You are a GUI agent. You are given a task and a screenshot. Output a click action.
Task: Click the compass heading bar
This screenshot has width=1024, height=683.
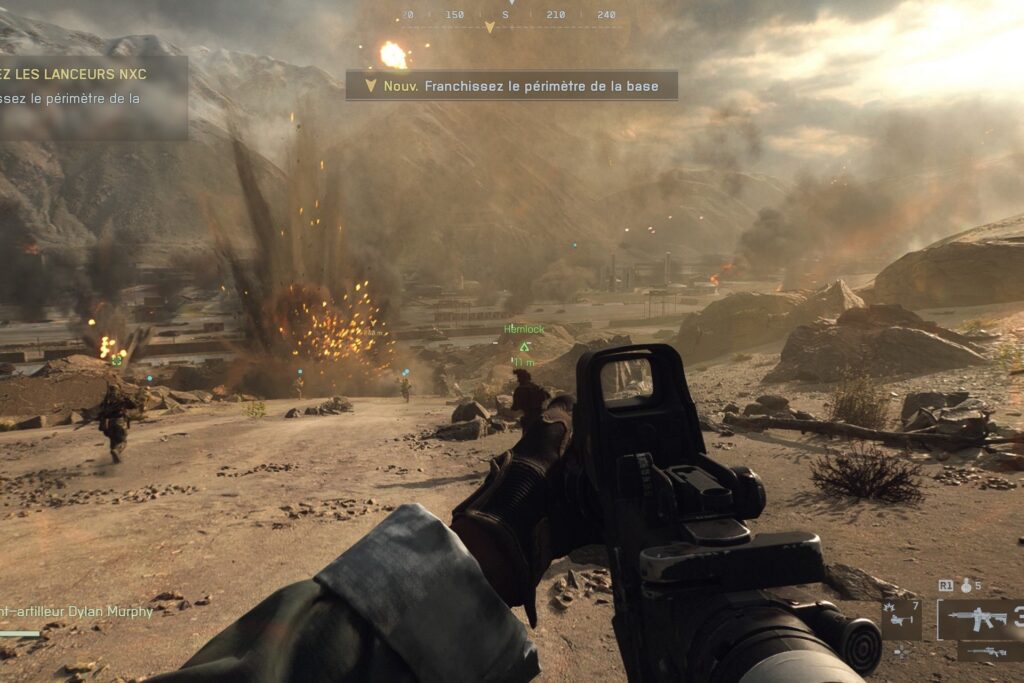[x=511, y=17]
